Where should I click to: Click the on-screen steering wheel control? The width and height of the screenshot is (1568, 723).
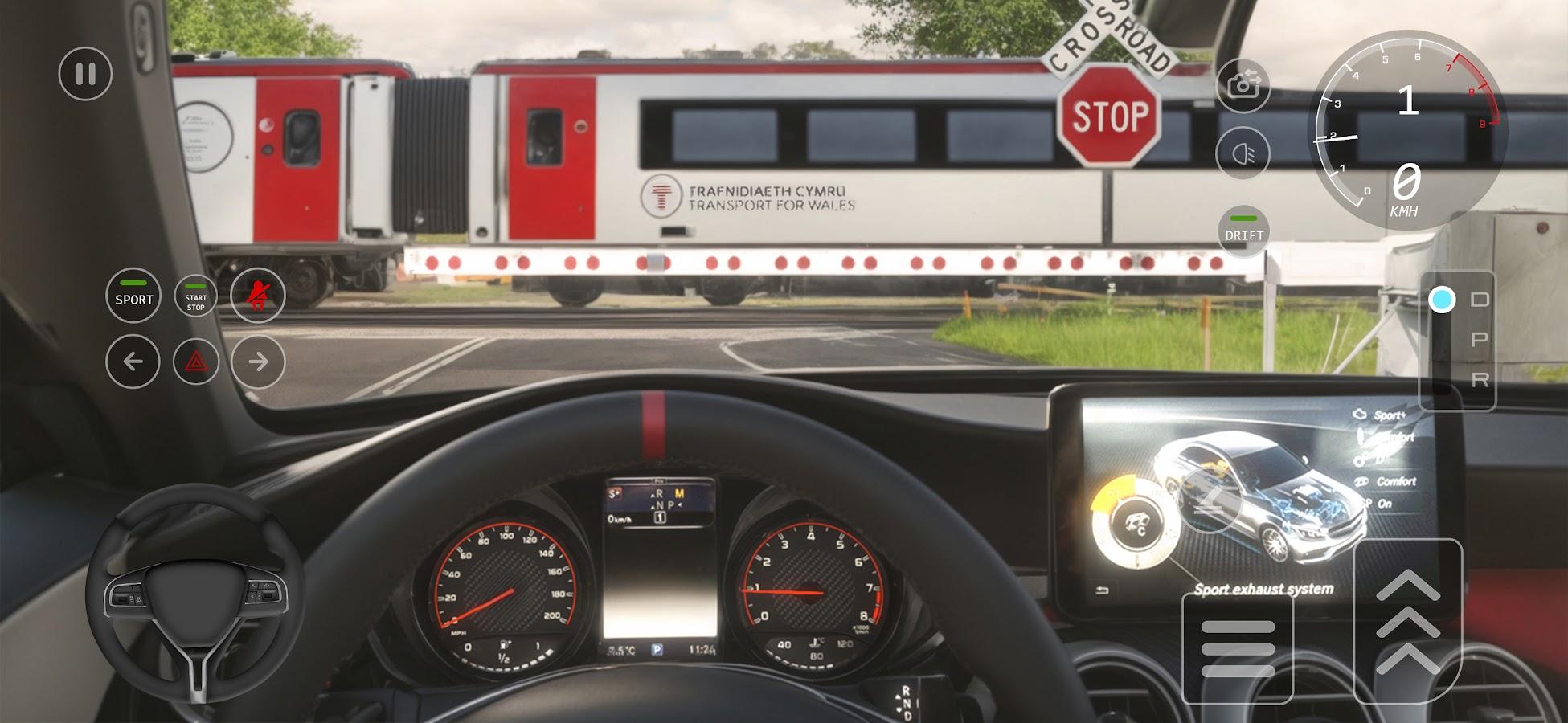(195, 594)
